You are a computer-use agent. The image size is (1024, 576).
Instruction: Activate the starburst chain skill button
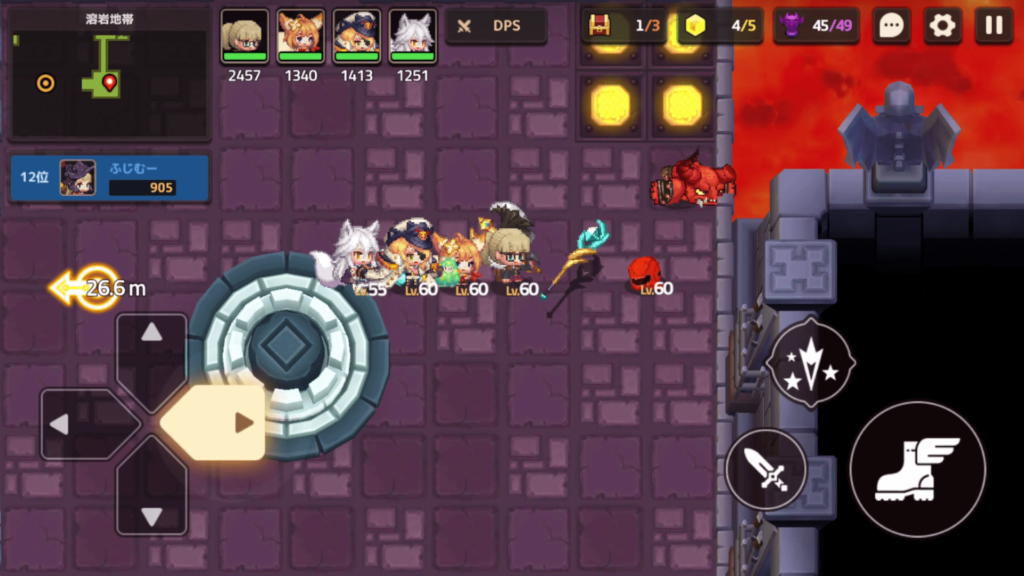pyautogui.click(x=811, y=361)
